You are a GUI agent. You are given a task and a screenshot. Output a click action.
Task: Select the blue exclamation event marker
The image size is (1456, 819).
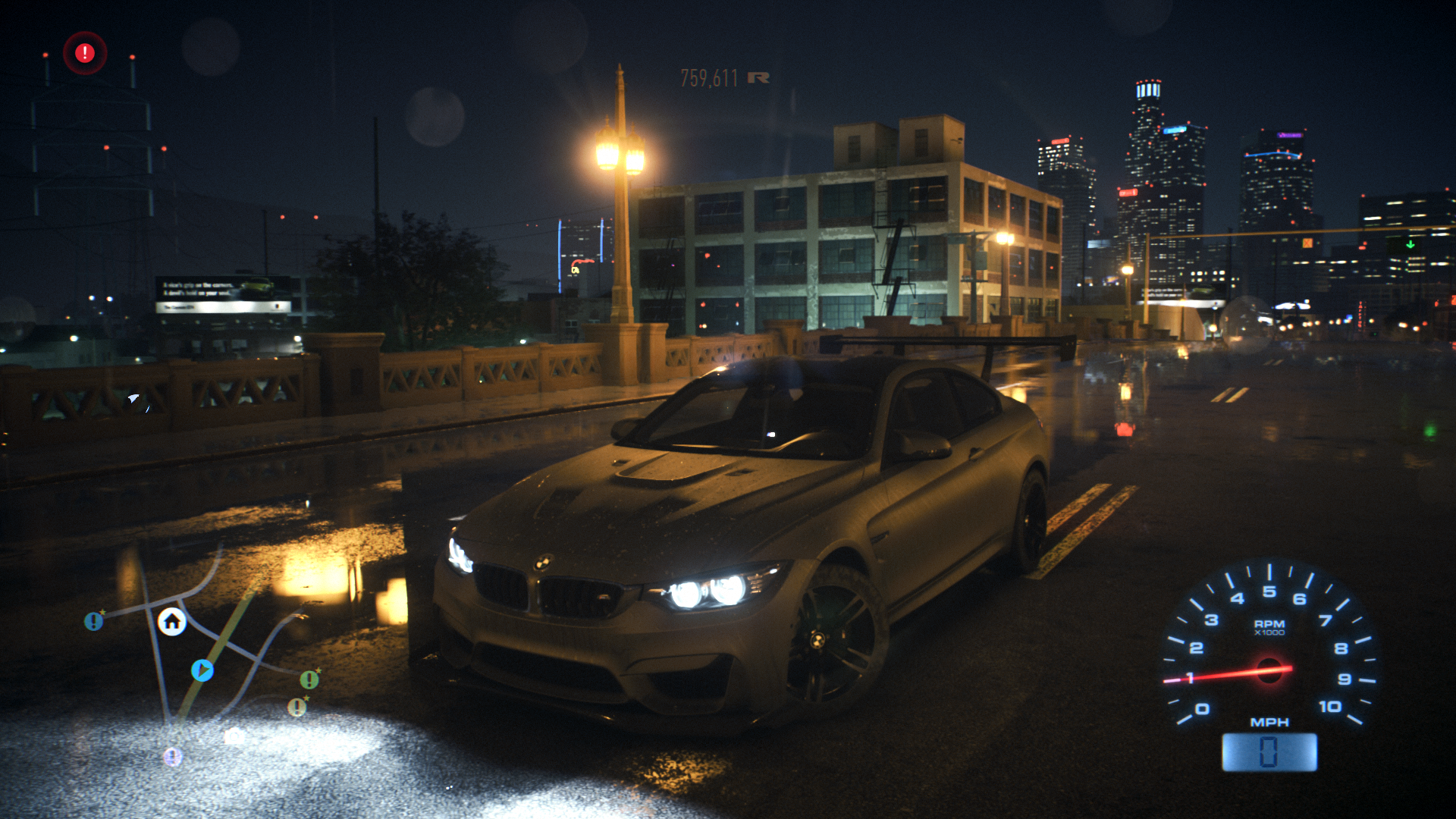point(93,622)
